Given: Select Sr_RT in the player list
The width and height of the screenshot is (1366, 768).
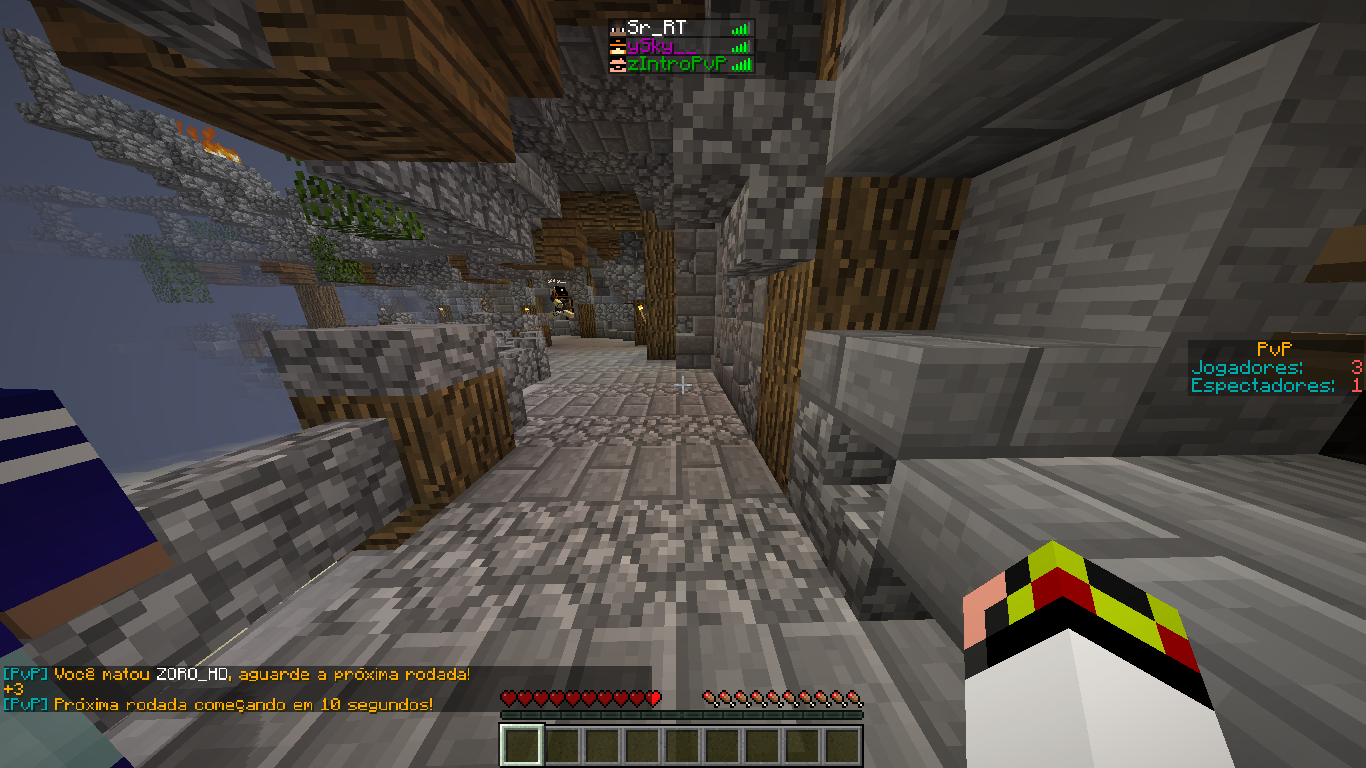Looking at the screenshot, I should pos(658,28).
